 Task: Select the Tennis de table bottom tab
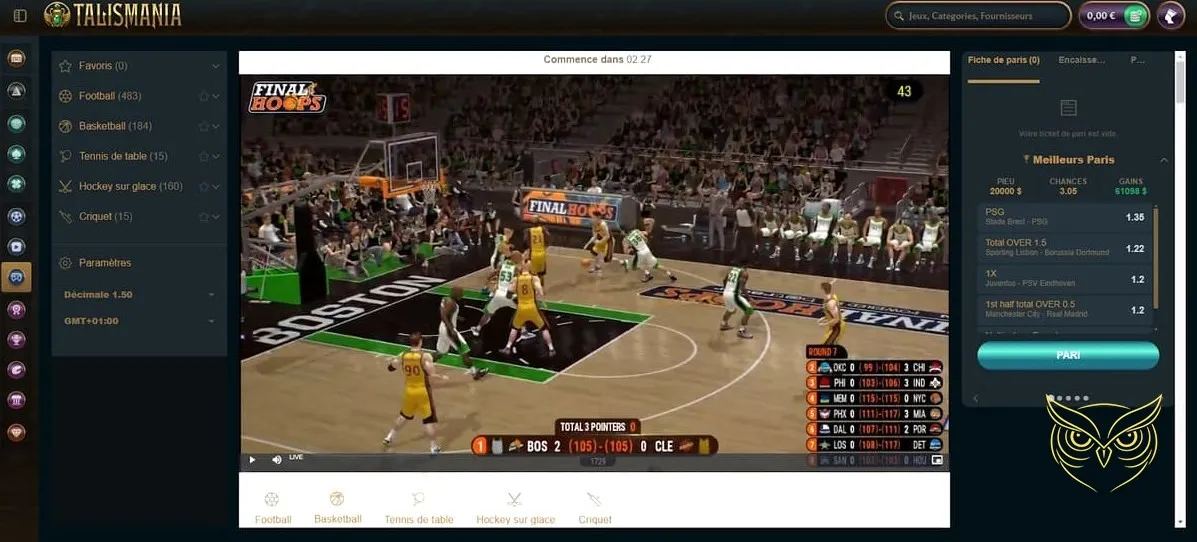point(419,508)
